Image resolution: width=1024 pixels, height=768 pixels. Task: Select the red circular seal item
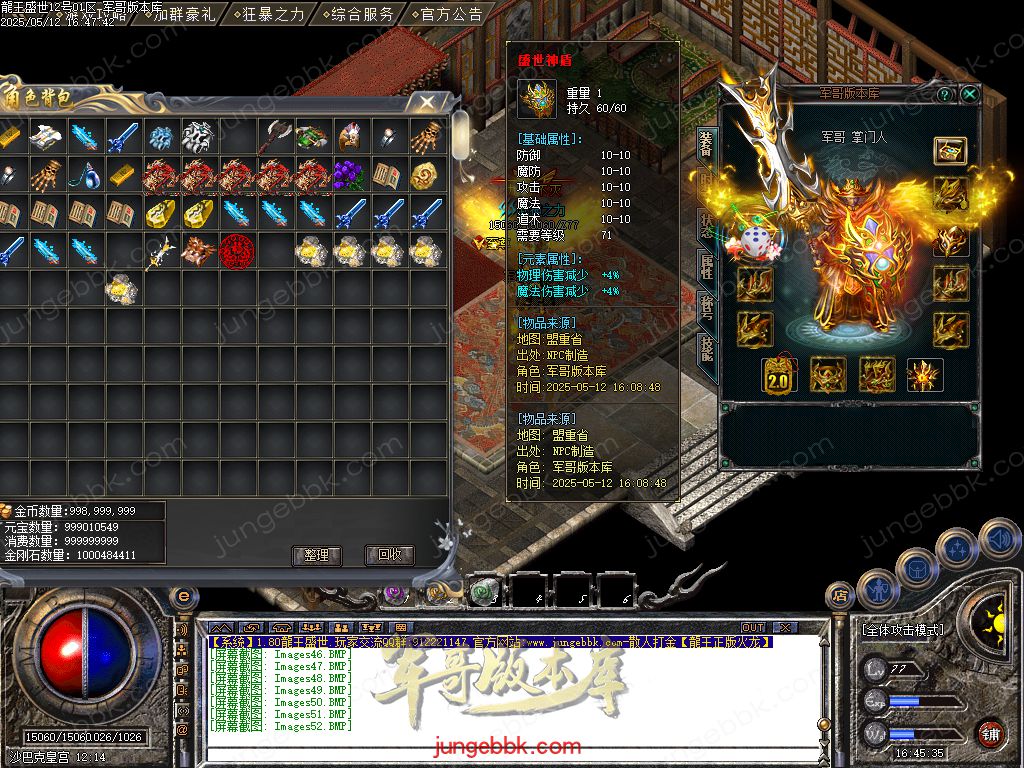(x=236, y=250)
